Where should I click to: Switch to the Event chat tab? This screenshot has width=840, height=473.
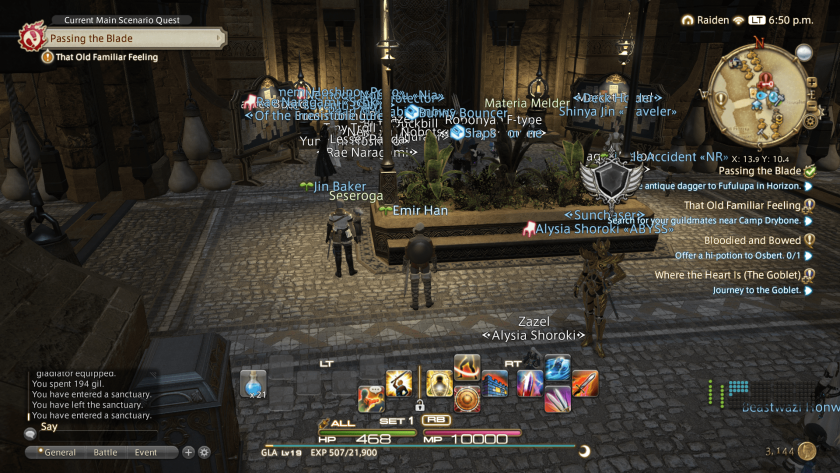point(146,452)
